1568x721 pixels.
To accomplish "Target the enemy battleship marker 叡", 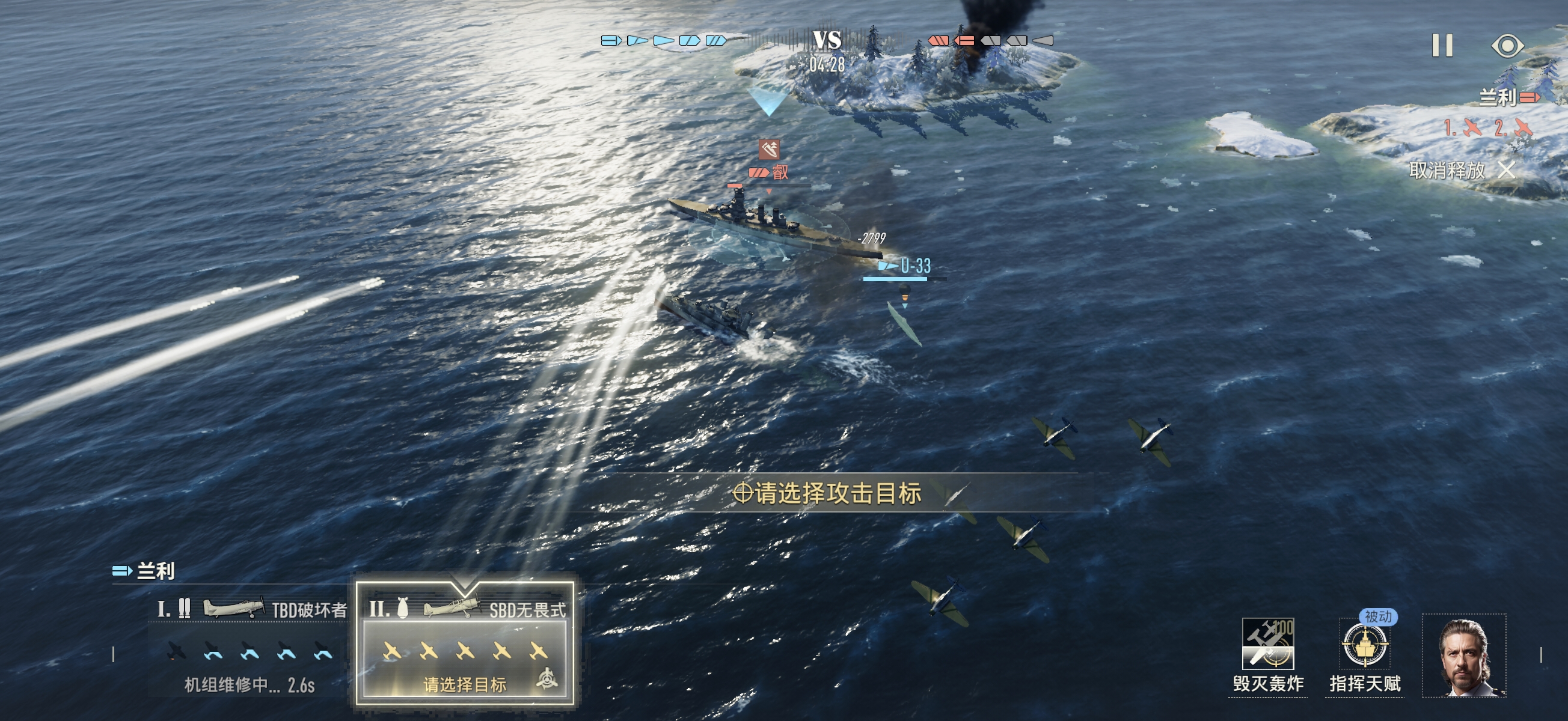I will (770, 172).
